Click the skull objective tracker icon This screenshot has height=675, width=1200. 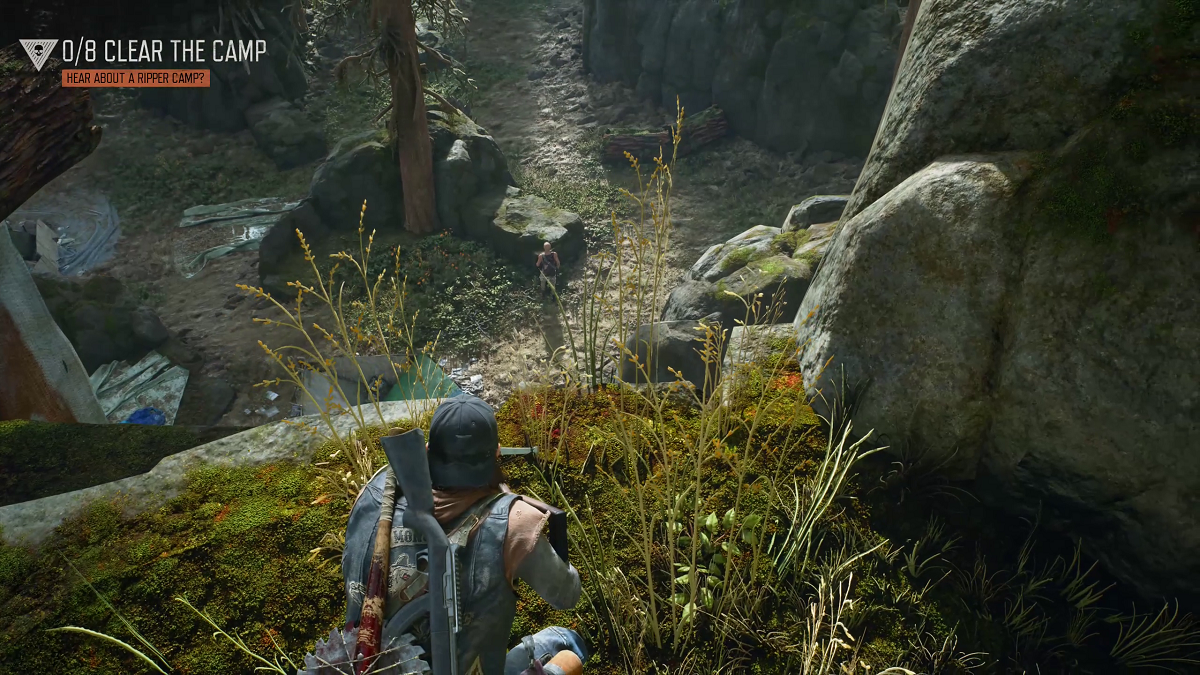click(x=38, y=53)
